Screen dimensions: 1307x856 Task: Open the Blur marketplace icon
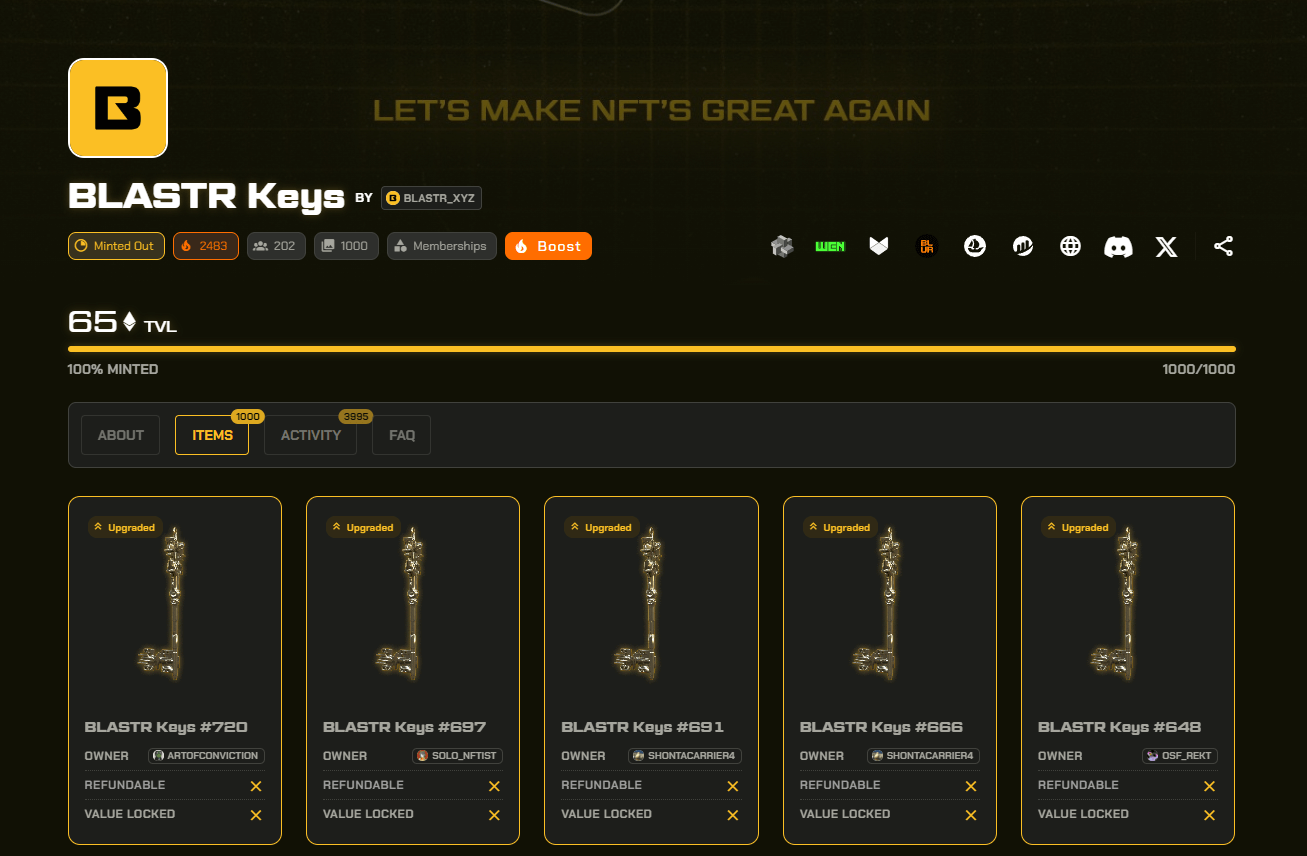tap(926, 246)
